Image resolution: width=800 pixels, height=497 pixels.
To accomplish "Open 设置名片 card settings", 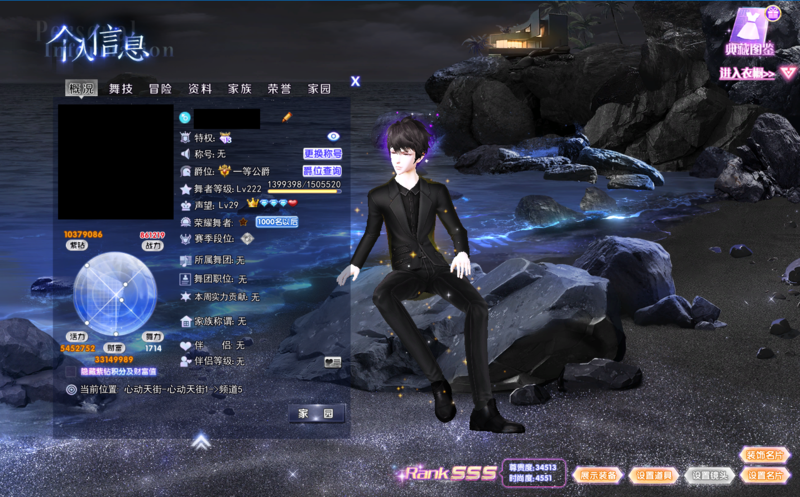I will (x=765, y=476).
